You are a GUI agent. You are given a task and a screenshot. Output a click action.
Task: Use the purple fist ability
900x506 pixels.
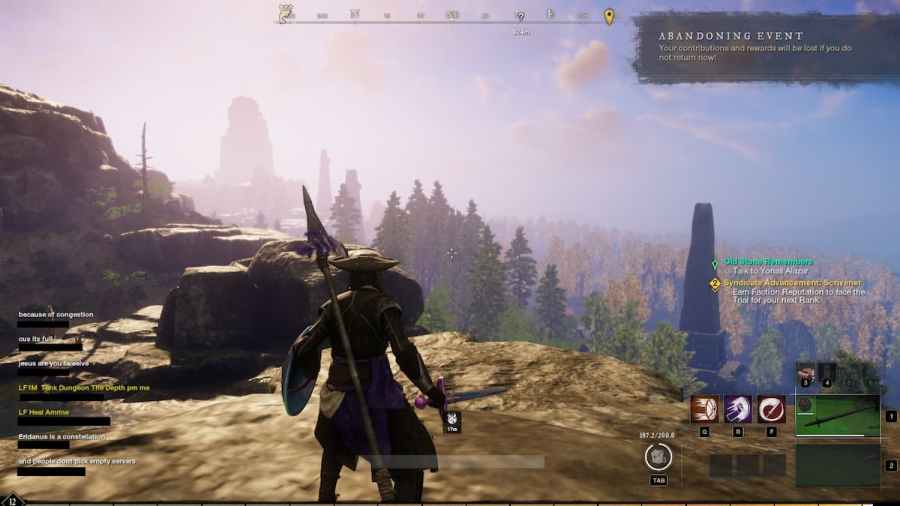coord(738,409)
